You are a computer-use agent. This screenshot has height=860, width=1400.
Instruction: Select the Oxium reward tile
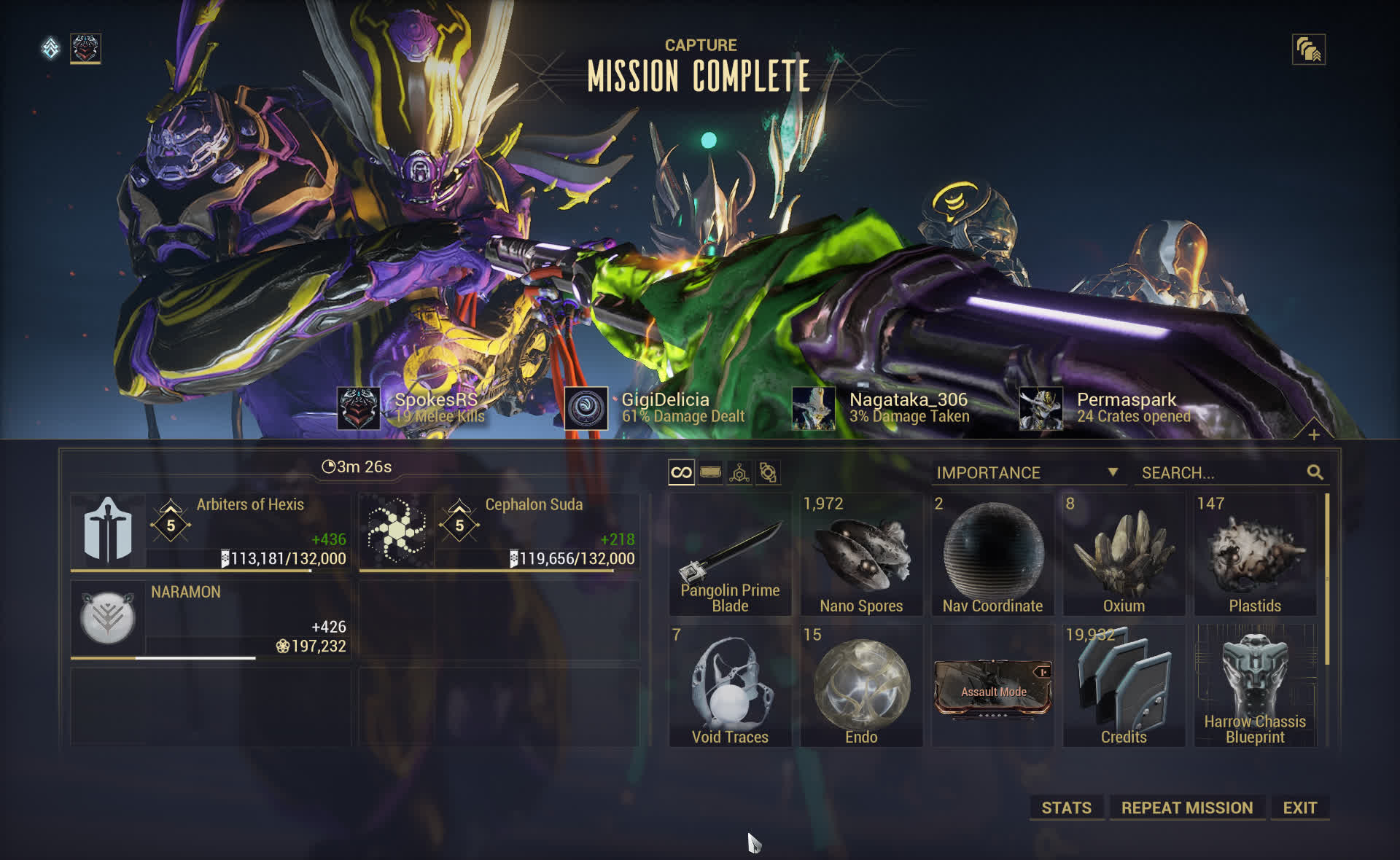1124,555
